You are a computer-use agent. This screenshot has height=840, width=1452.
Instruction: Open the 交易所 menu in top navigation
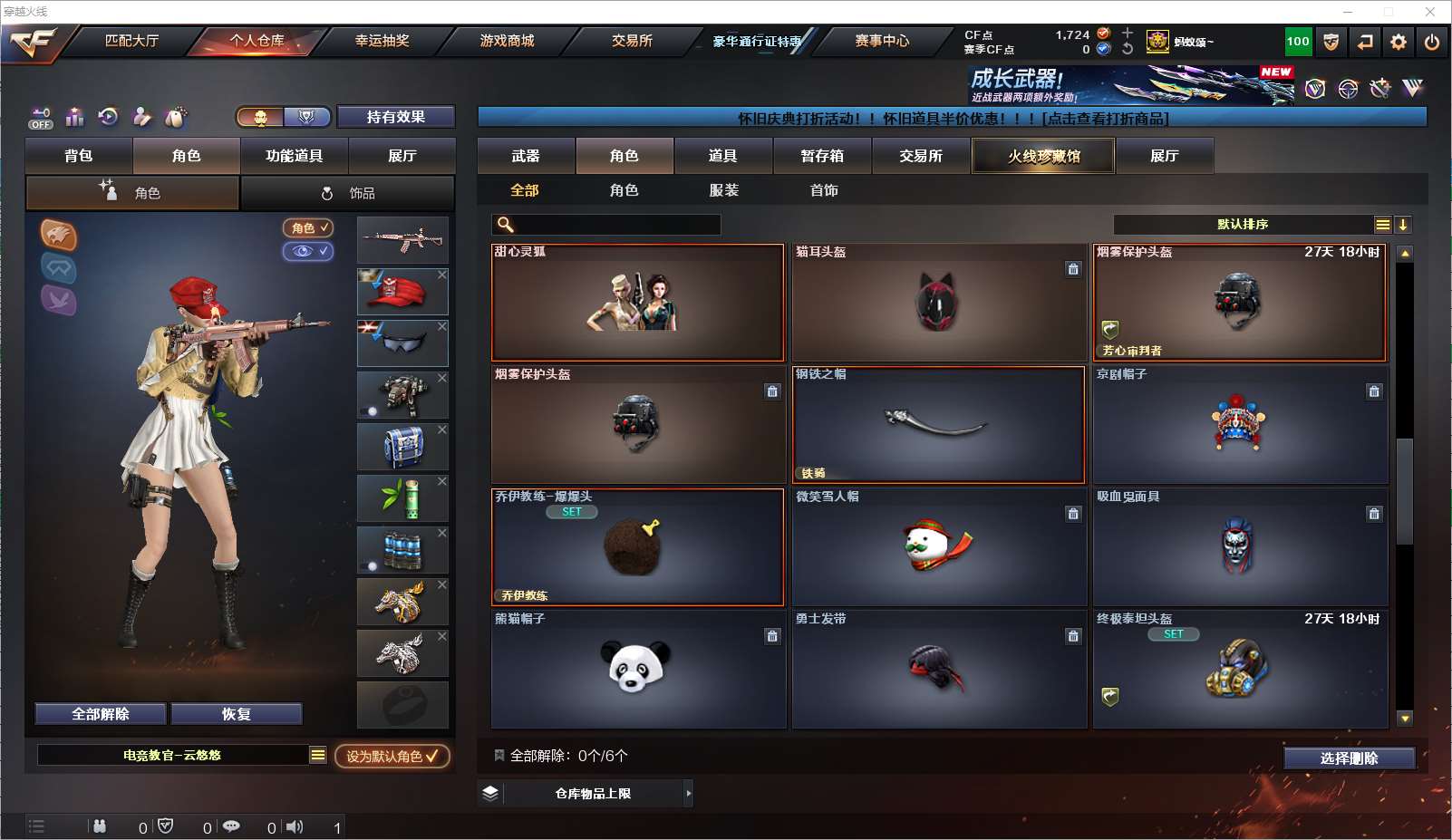coord(632,41)
